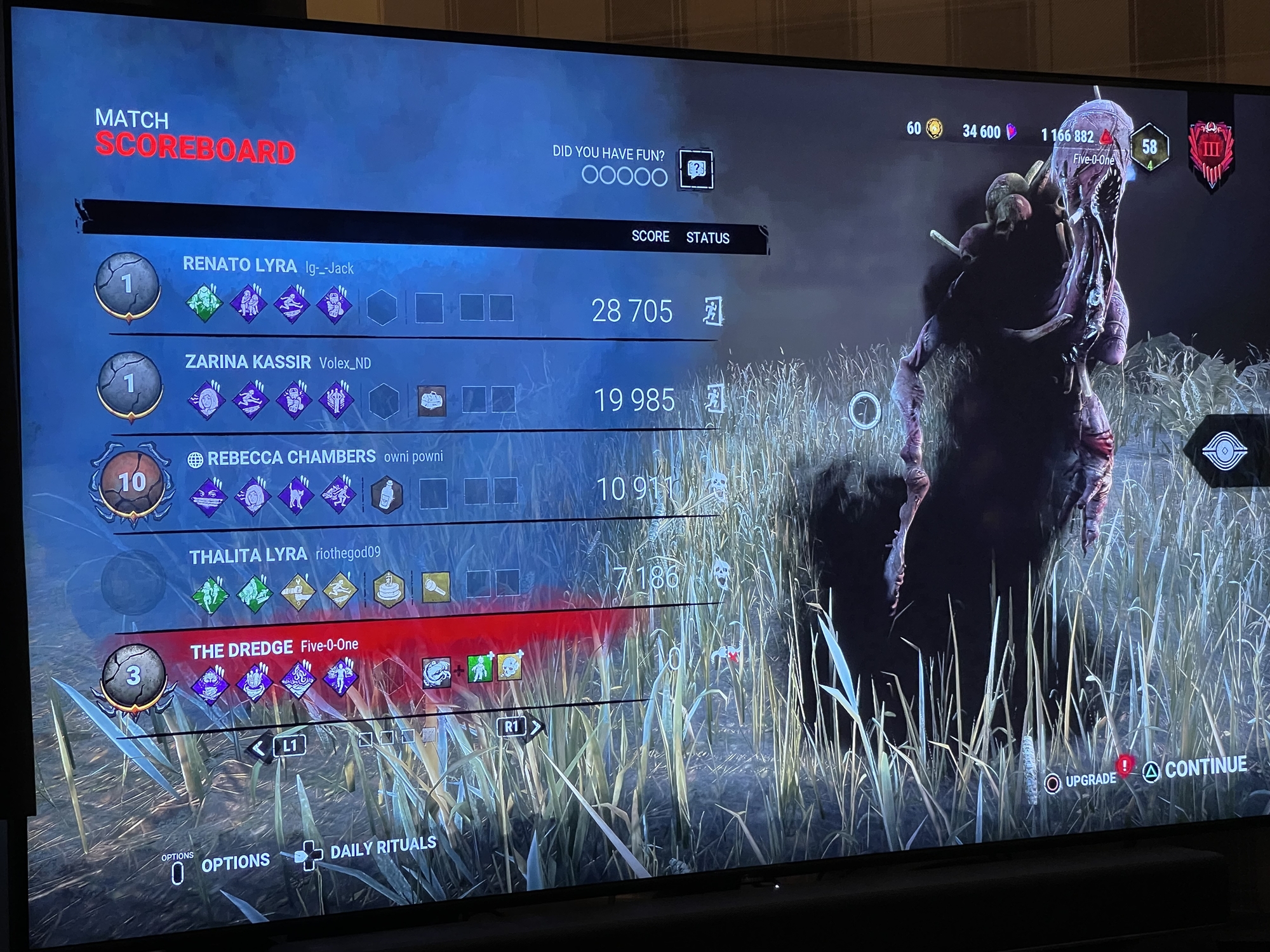
Task: Click the feedback speech bubble icon
Action: 697,168
